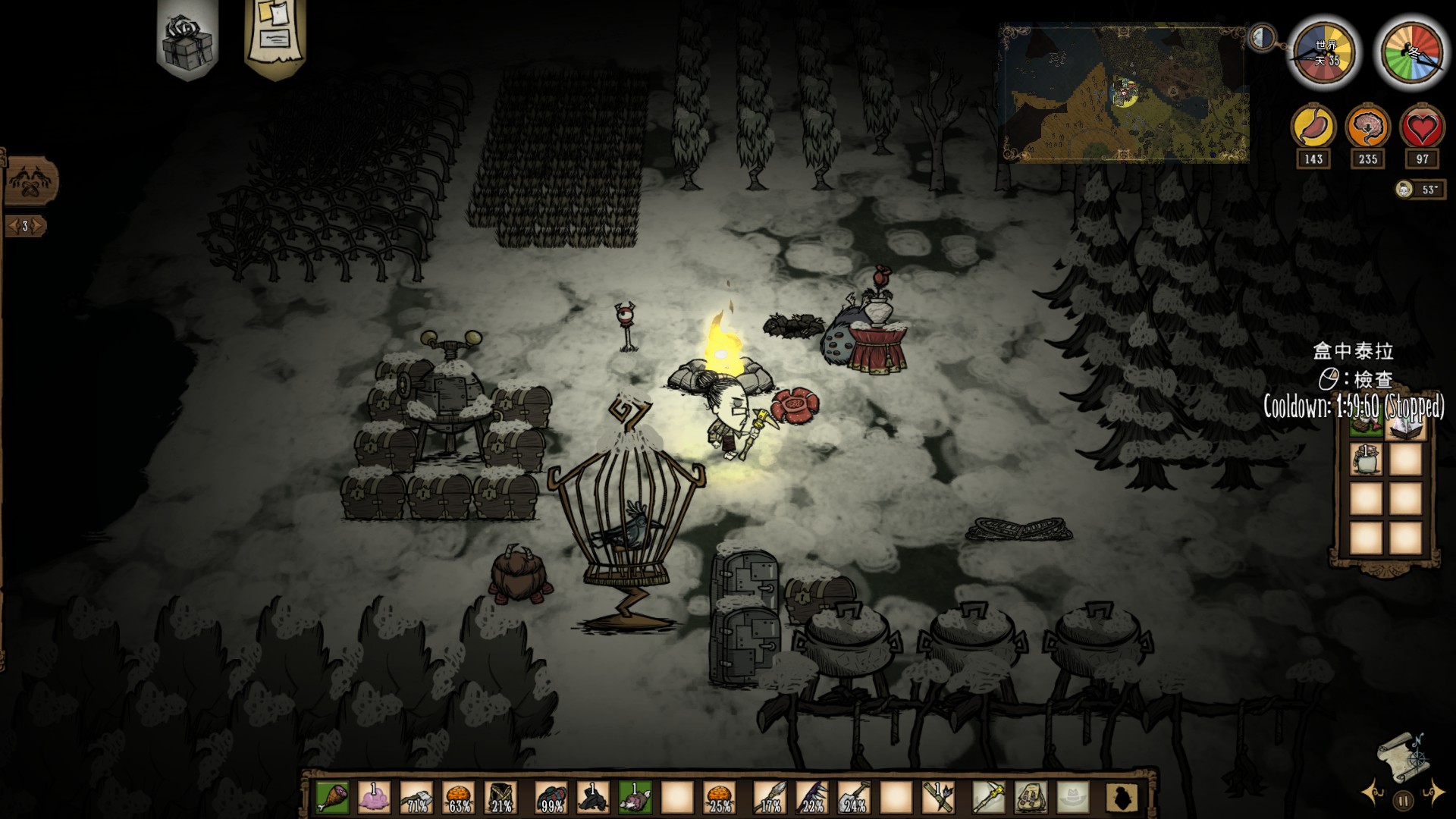Select the pink taffy item slot
Screen dimensions: 1456x819
pyautogui.click(x=373, y=797)
